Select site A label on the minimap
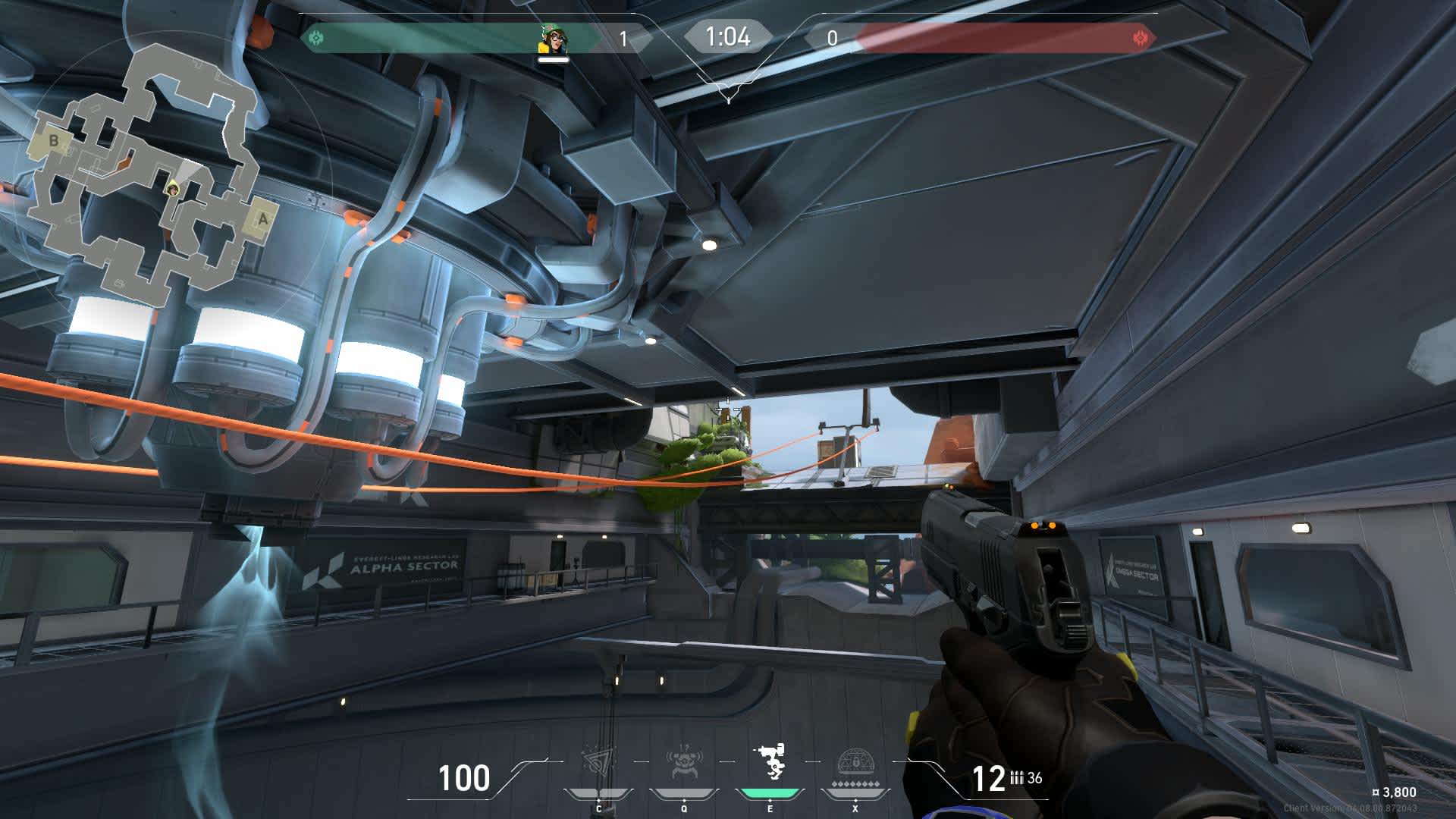Screen dimensions: 1456x819 point(262,218)
